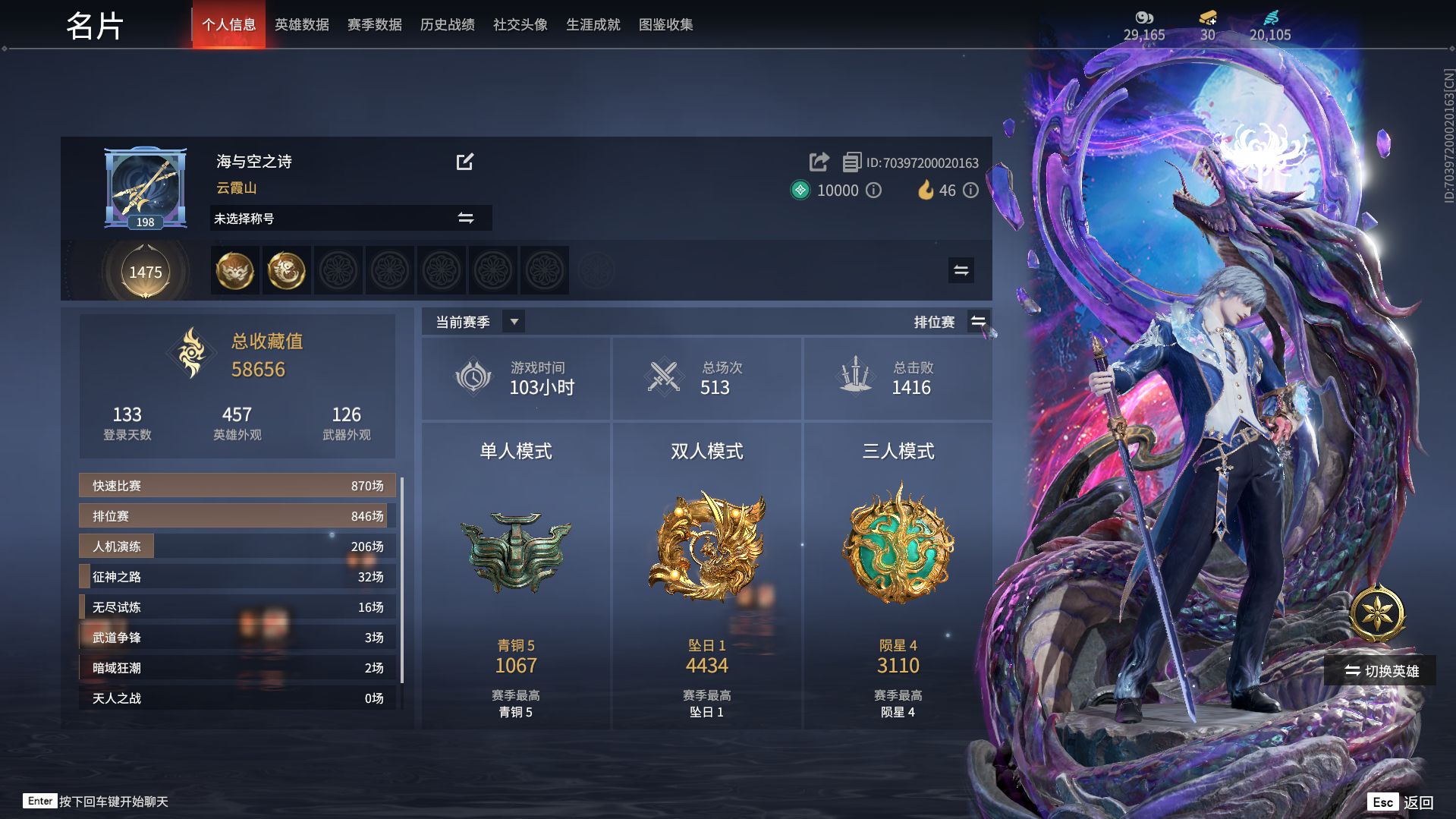This screenshot has width=1456, height=819.
Task: Edit the player name via the pencil icon
Action: [x=466, y=162]
